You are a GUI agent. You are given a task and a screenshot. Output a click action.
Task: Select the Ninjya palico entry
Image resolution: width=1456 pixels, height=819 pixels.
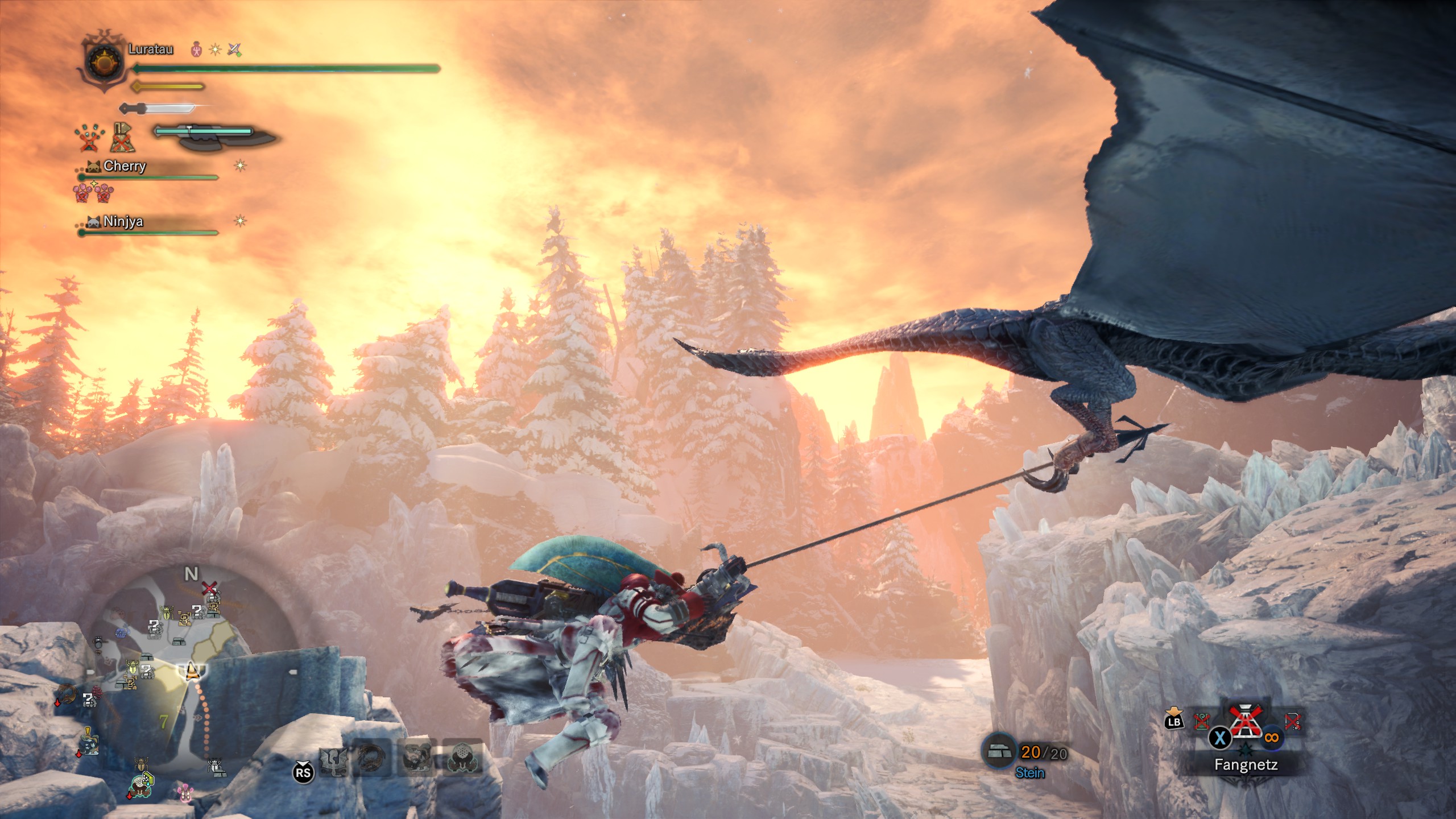[123, 221]
